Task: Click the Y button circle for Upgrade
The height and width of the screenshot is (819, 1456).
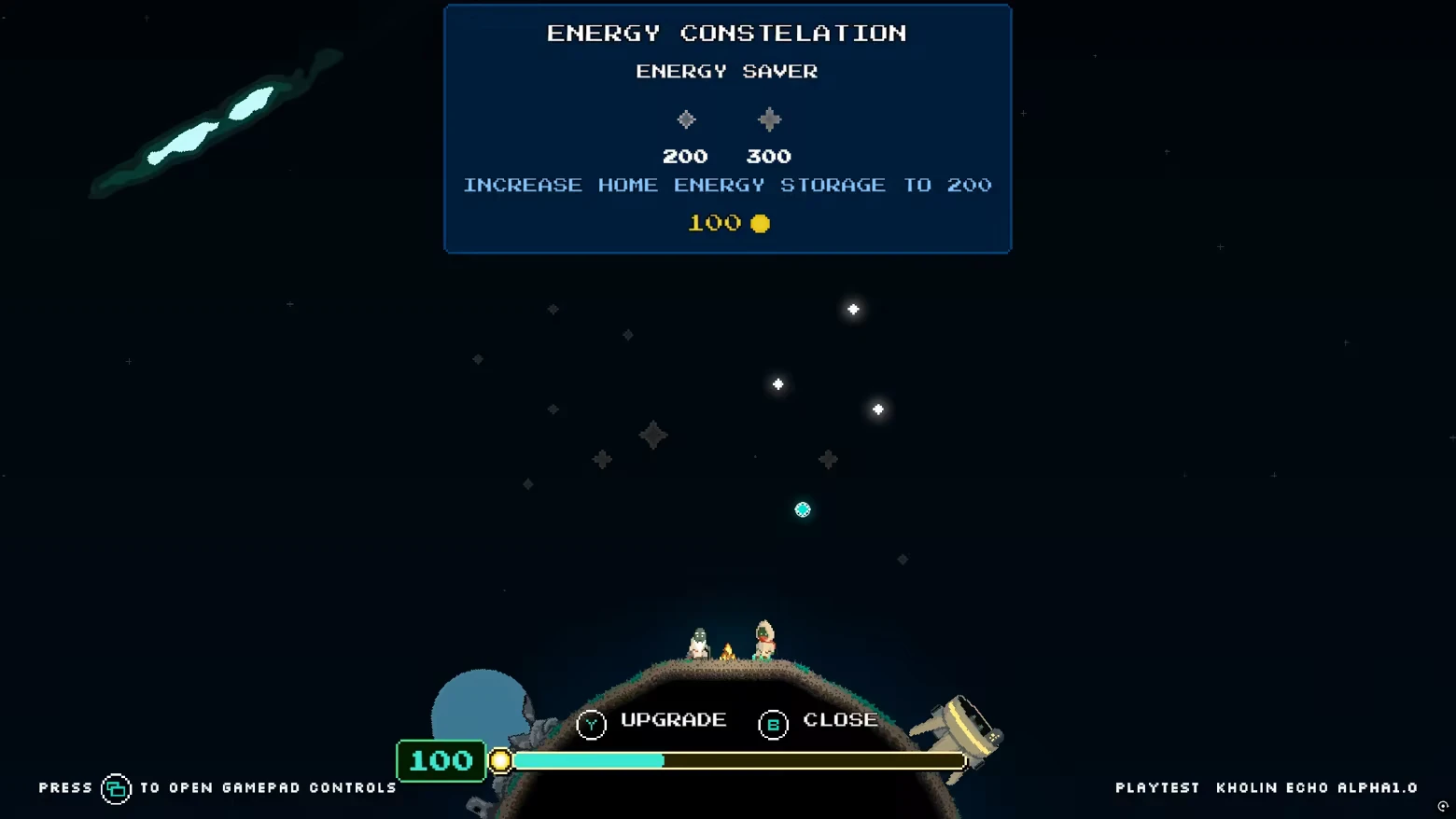Action: pos(591,723)
